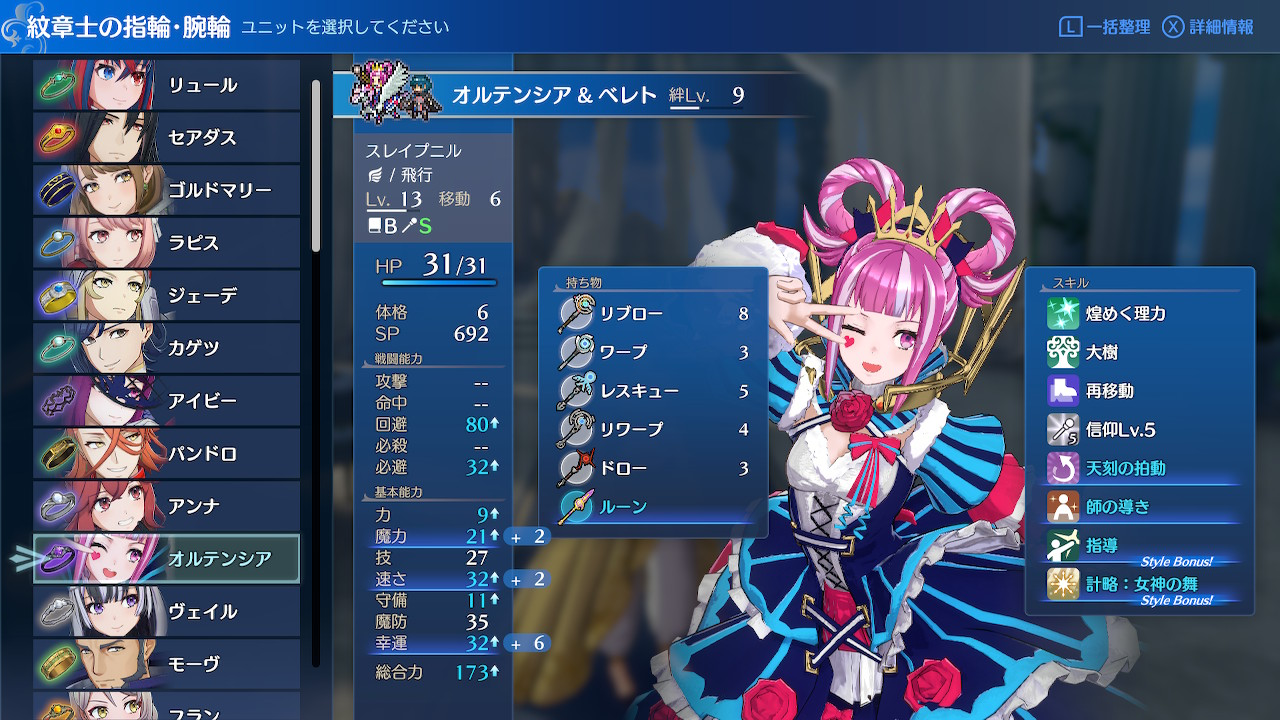Pick ラピス from the unit list
The width and height of the screenshot is (1280, 720).
coord(167,243)
